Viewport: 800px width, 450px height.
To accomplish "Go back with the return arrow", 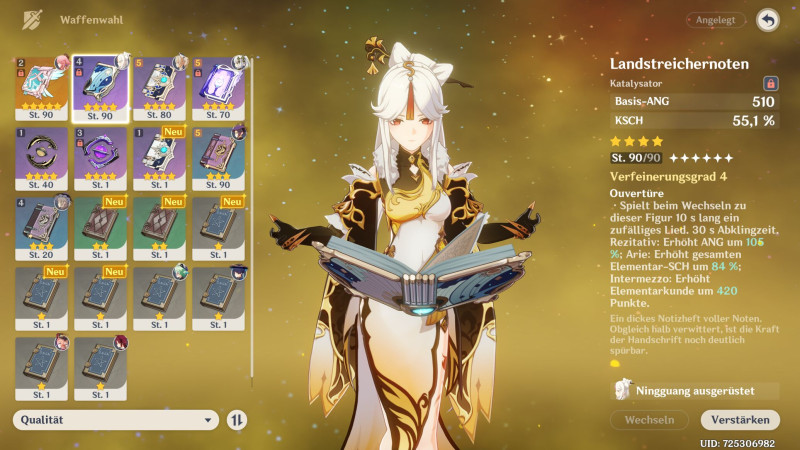I will [x=768, y=20].
